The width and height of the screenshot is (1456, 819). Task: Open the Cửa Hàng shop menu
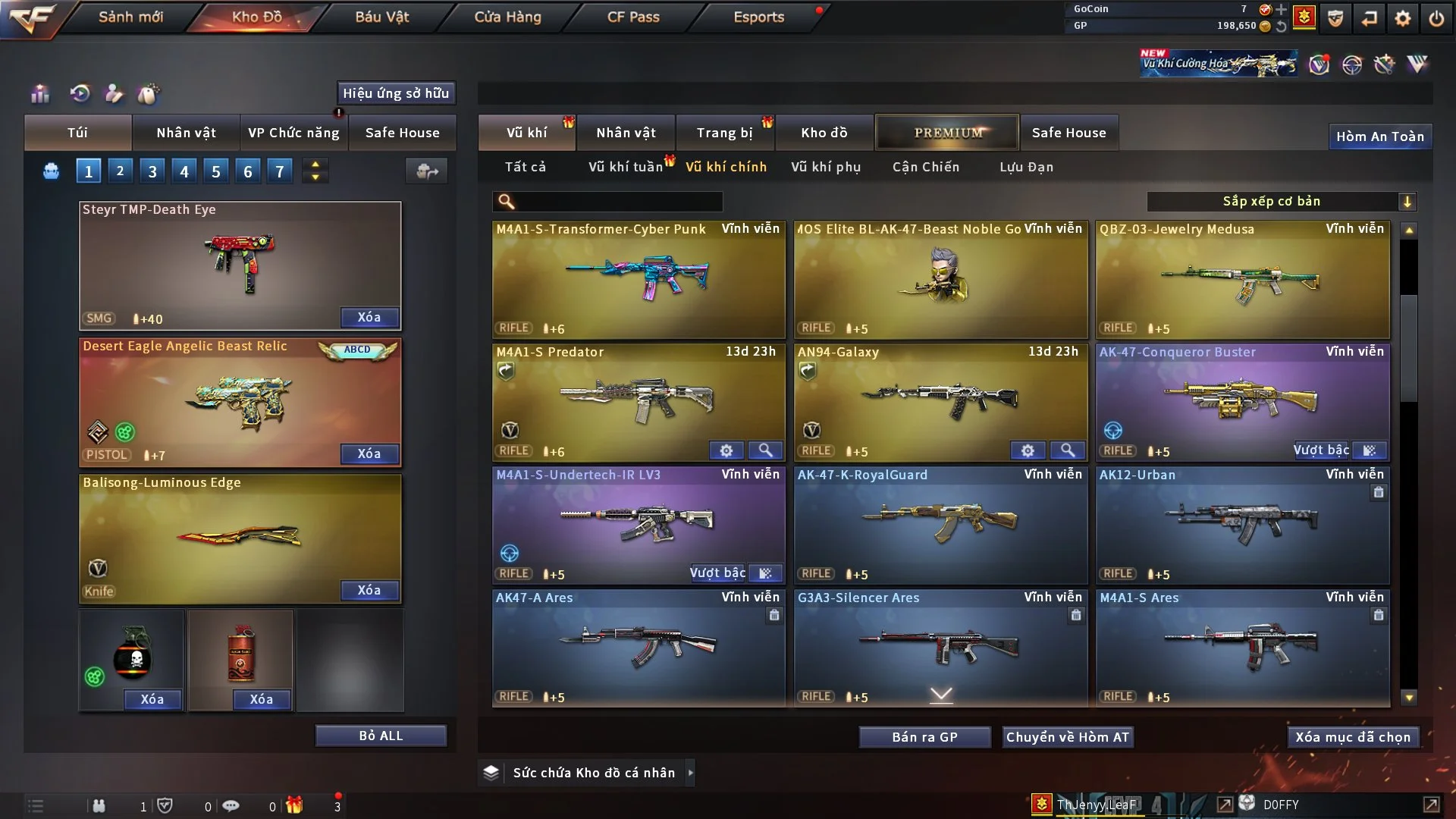click(507, 17)
